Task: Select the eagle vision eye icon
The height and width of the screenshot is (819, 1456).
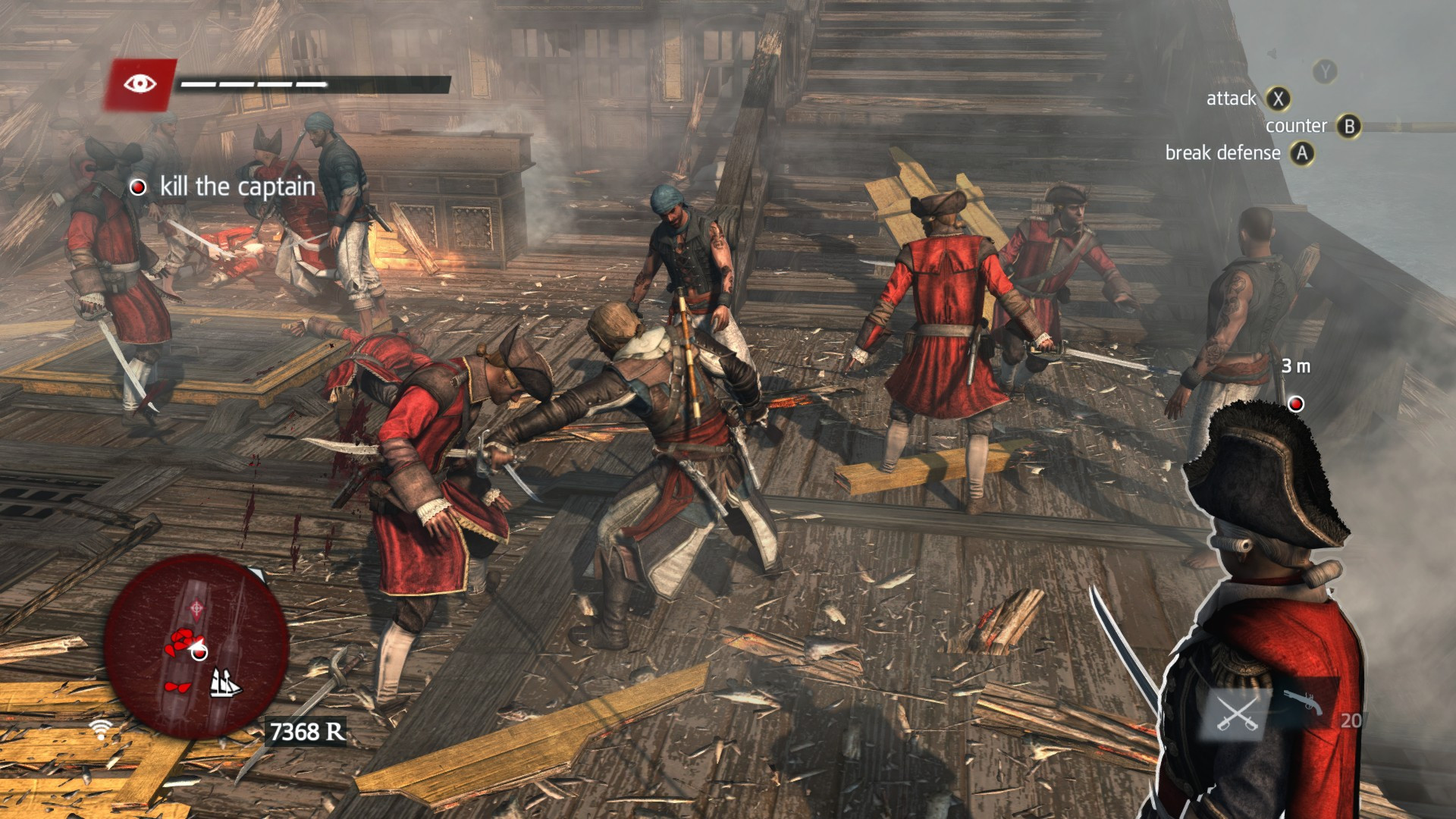Action: [140, 83]
